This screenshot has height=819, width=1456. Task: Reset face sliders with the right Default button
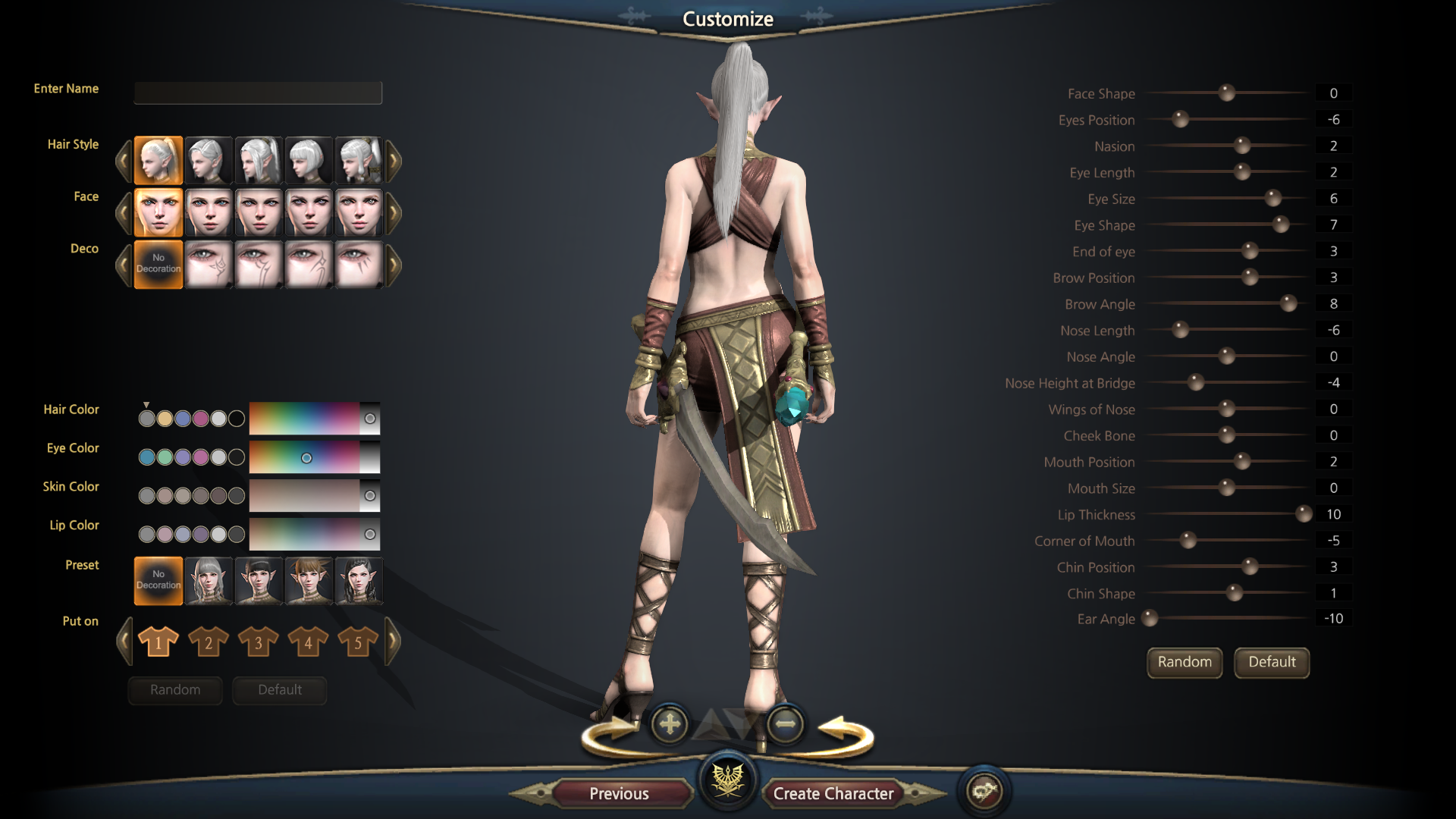point(1272,662)
